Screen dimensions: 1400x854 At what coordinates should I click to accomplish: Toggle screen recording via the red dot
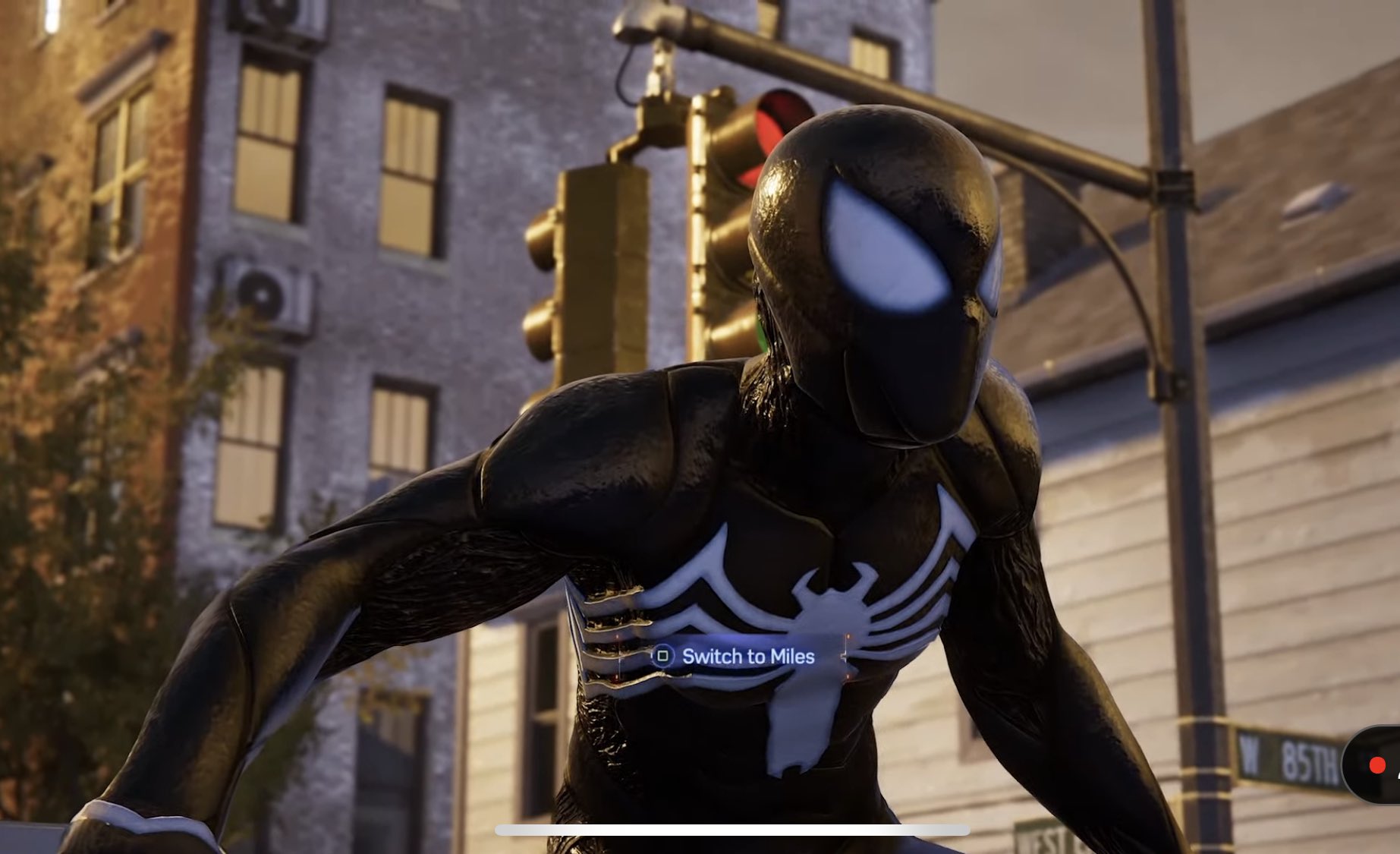[1377, 765]
